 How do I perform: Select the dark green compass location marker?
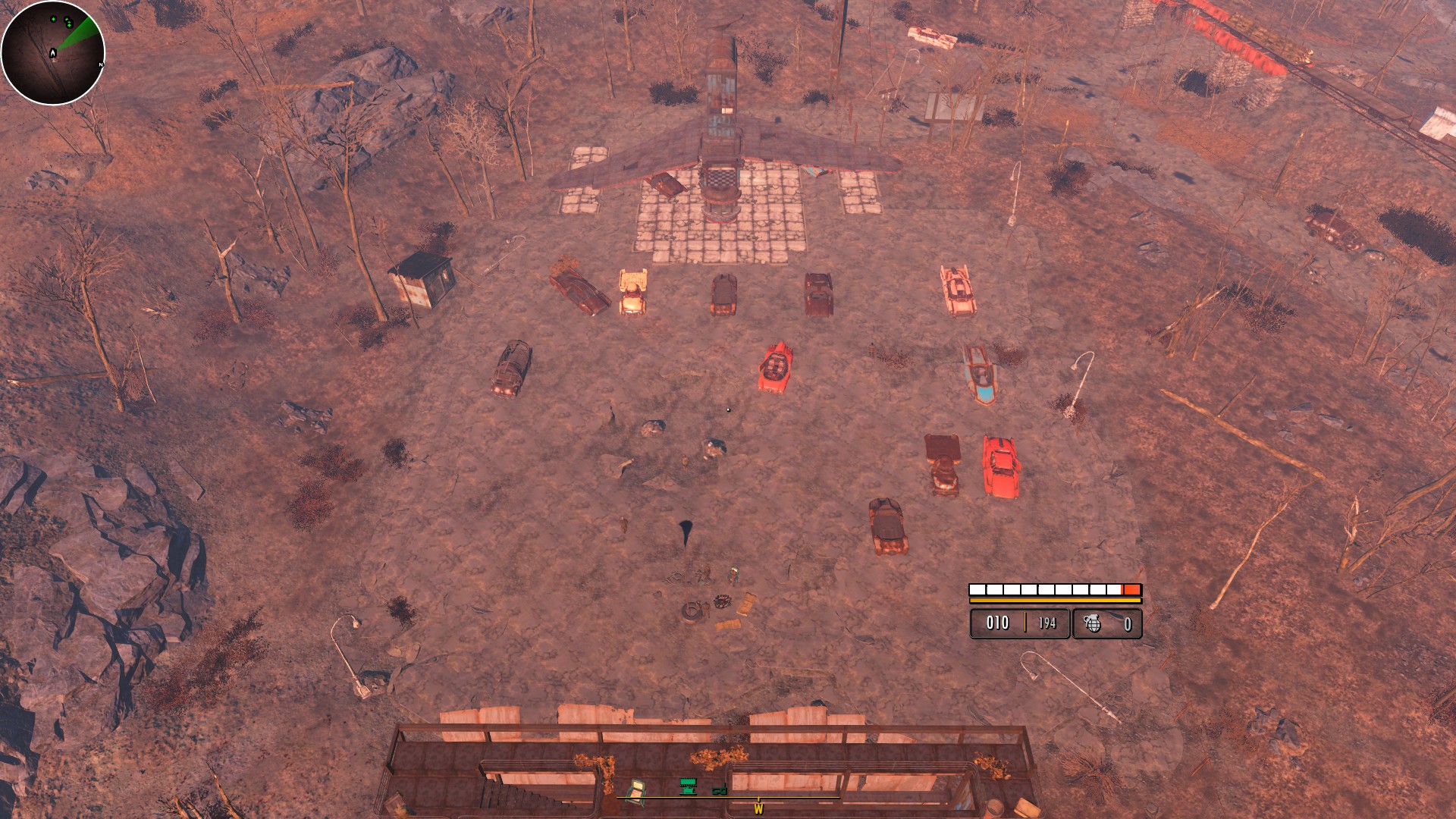click(719, 790)
